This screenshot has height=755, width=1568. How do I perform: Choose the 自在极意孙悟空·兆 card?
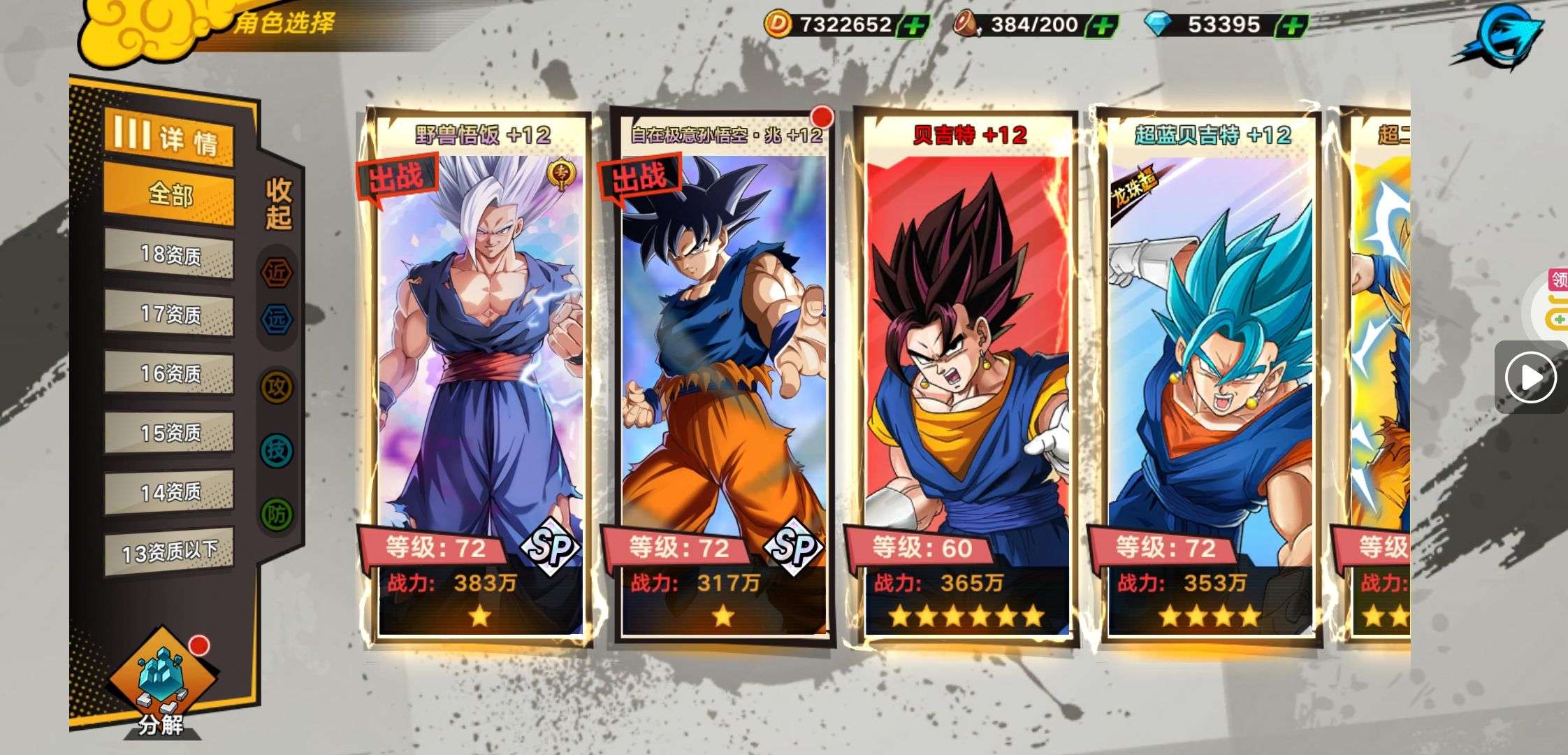click(723, 377)
